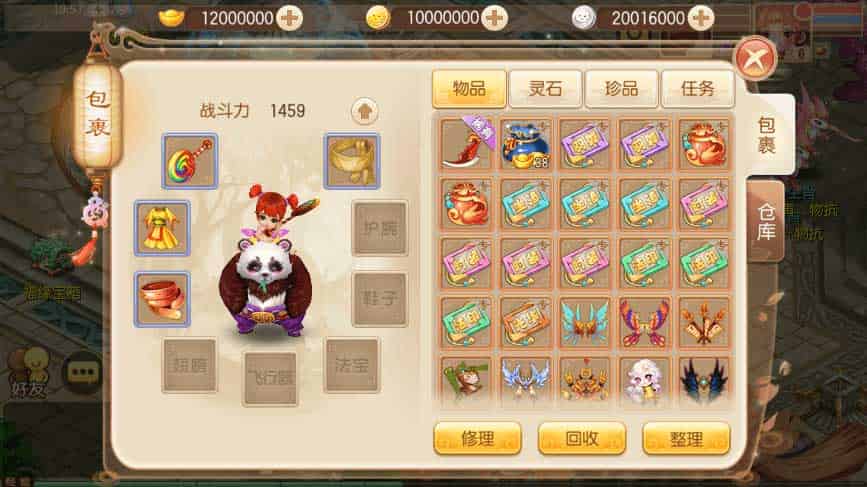Add silver coins with the plus button

click(x=700, y=18)
